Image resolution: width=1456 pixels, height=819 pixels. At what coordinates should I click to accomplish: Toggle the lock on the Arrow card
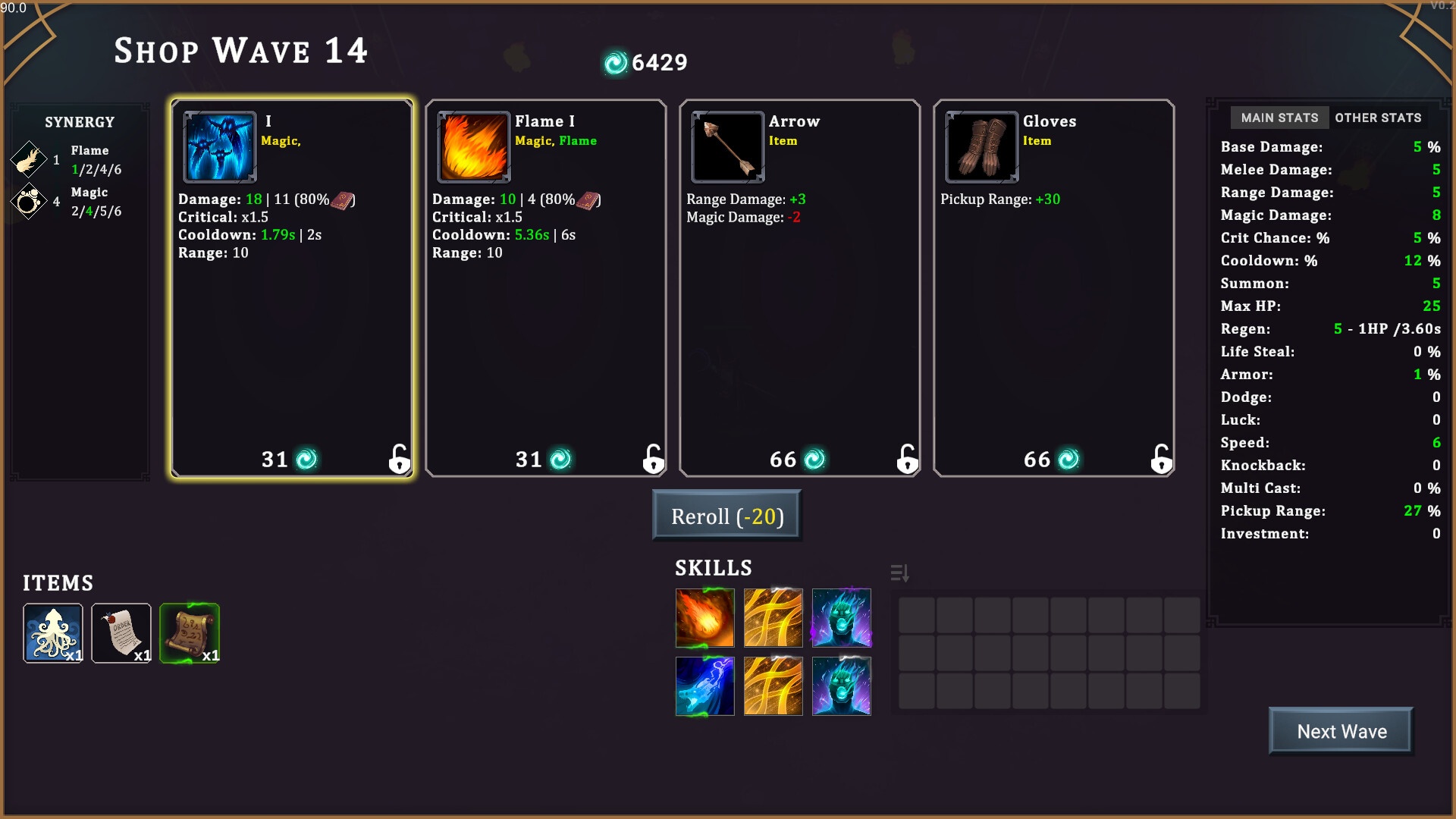(x=907, y=459)
